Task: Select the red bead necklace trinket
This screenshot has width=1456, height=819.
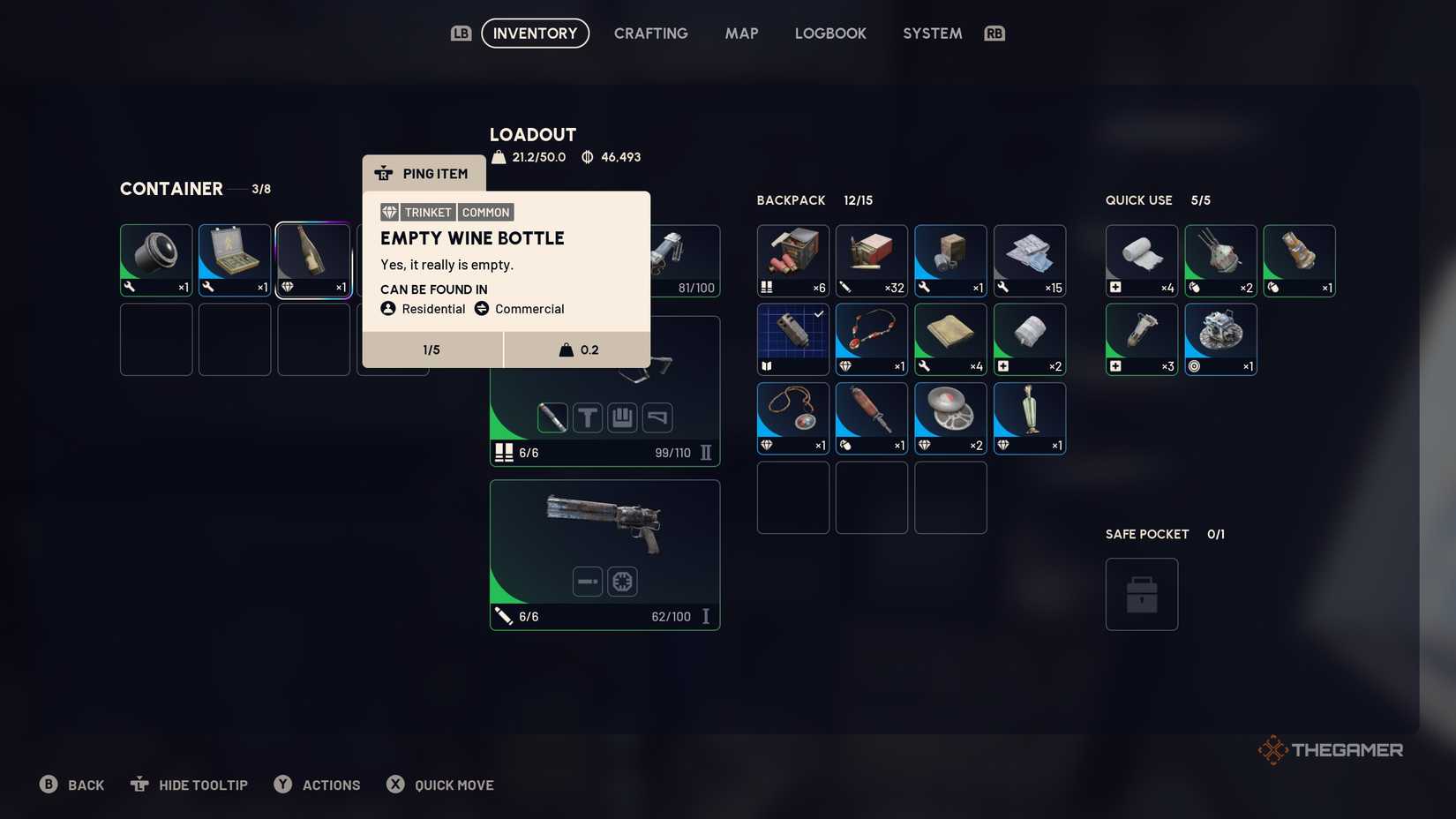Action: click(871, 339)
